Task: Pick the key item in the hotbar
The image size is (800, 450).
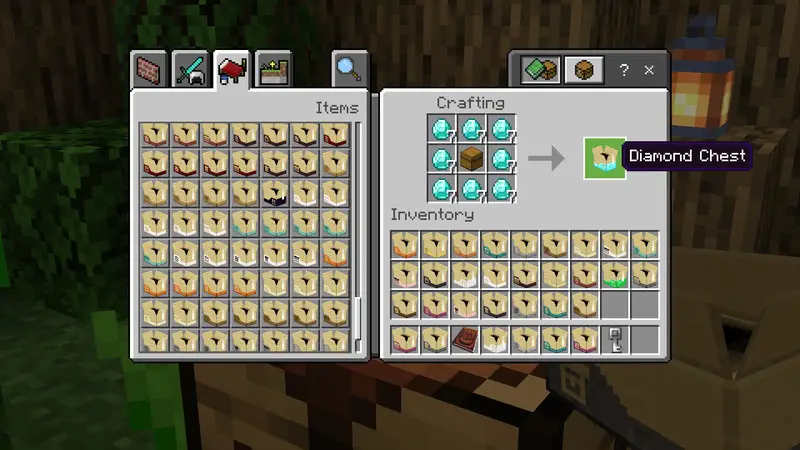Action: (x=615, y=338)
